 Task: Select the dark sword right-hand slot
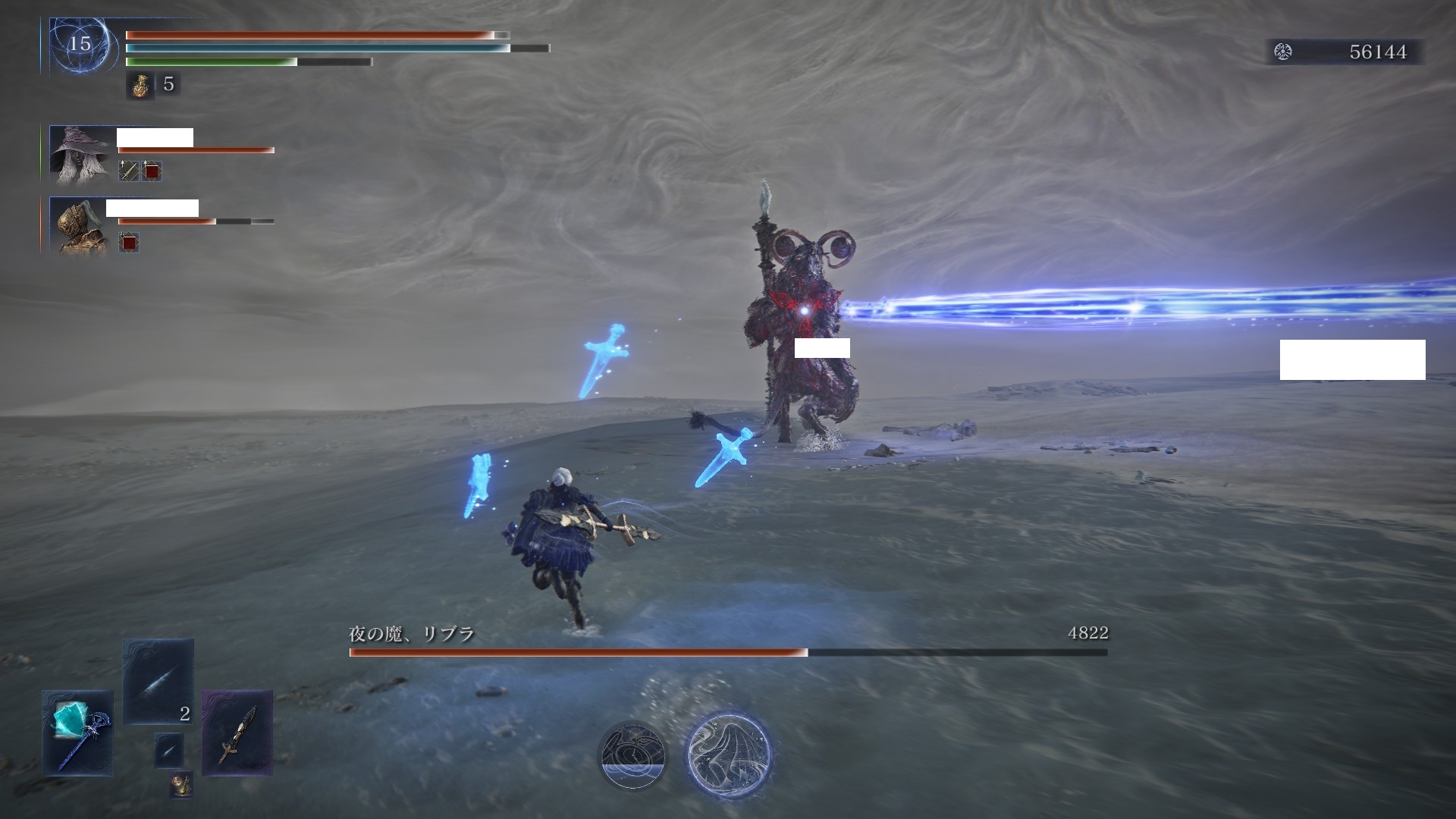tap(237, 733)
